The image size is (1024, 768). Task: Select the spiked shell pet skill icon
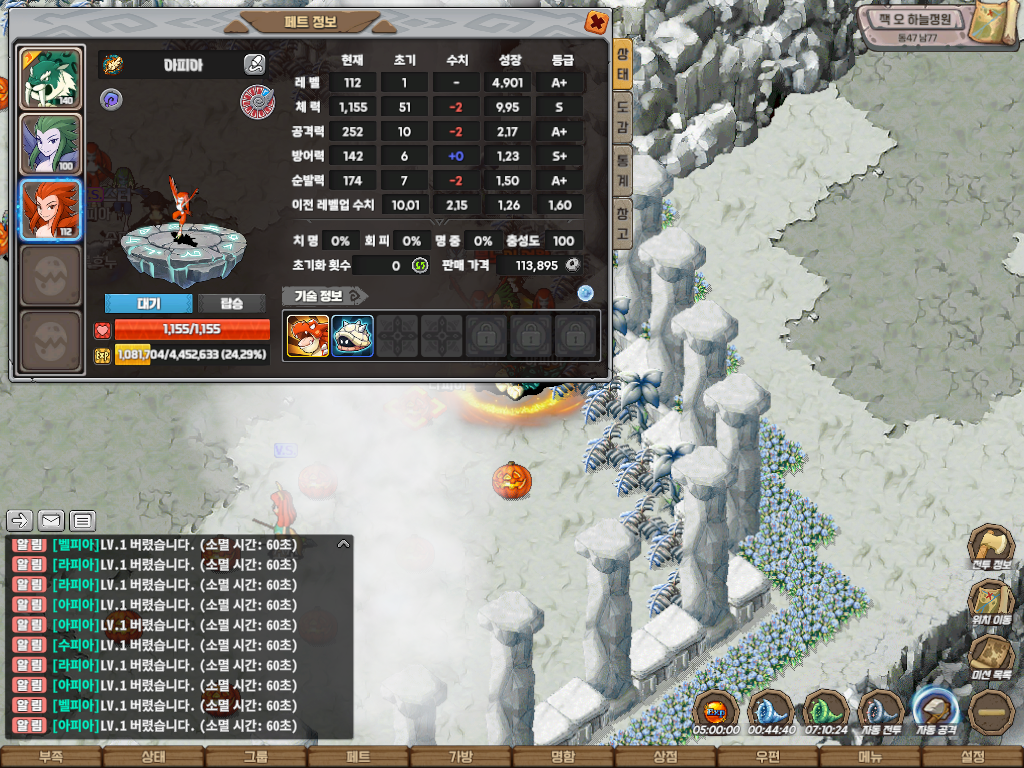click(352, 336)
